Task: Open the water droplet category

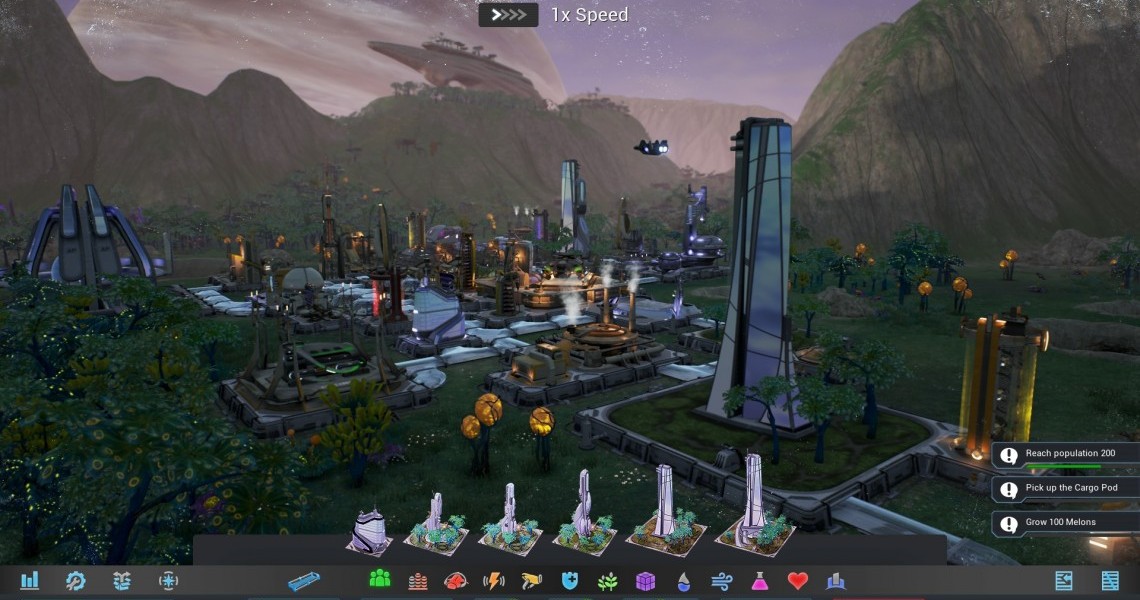Action: tap(684, 580)
